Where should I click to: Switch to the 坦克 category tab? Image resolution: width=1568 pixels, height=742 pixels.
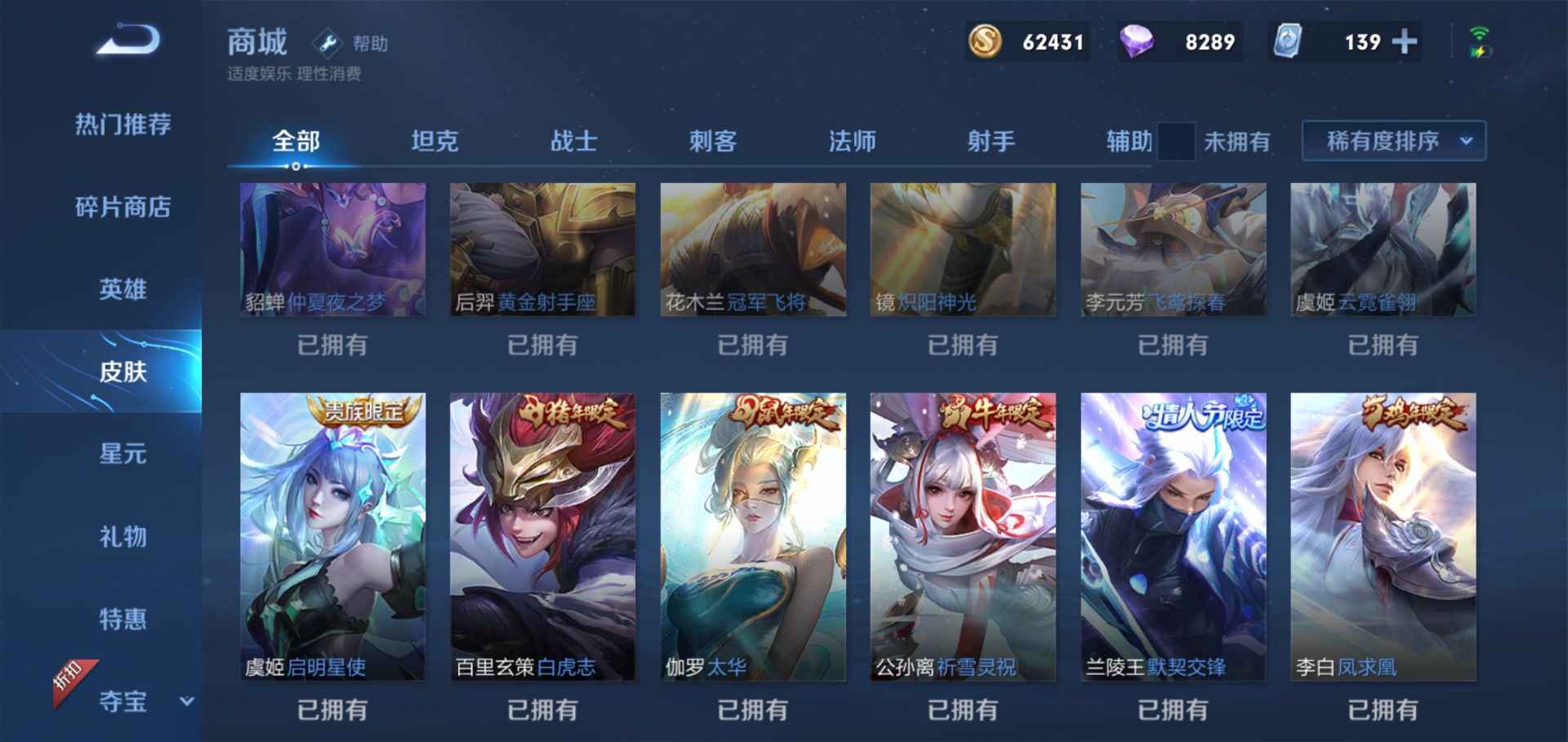[435, 140]
